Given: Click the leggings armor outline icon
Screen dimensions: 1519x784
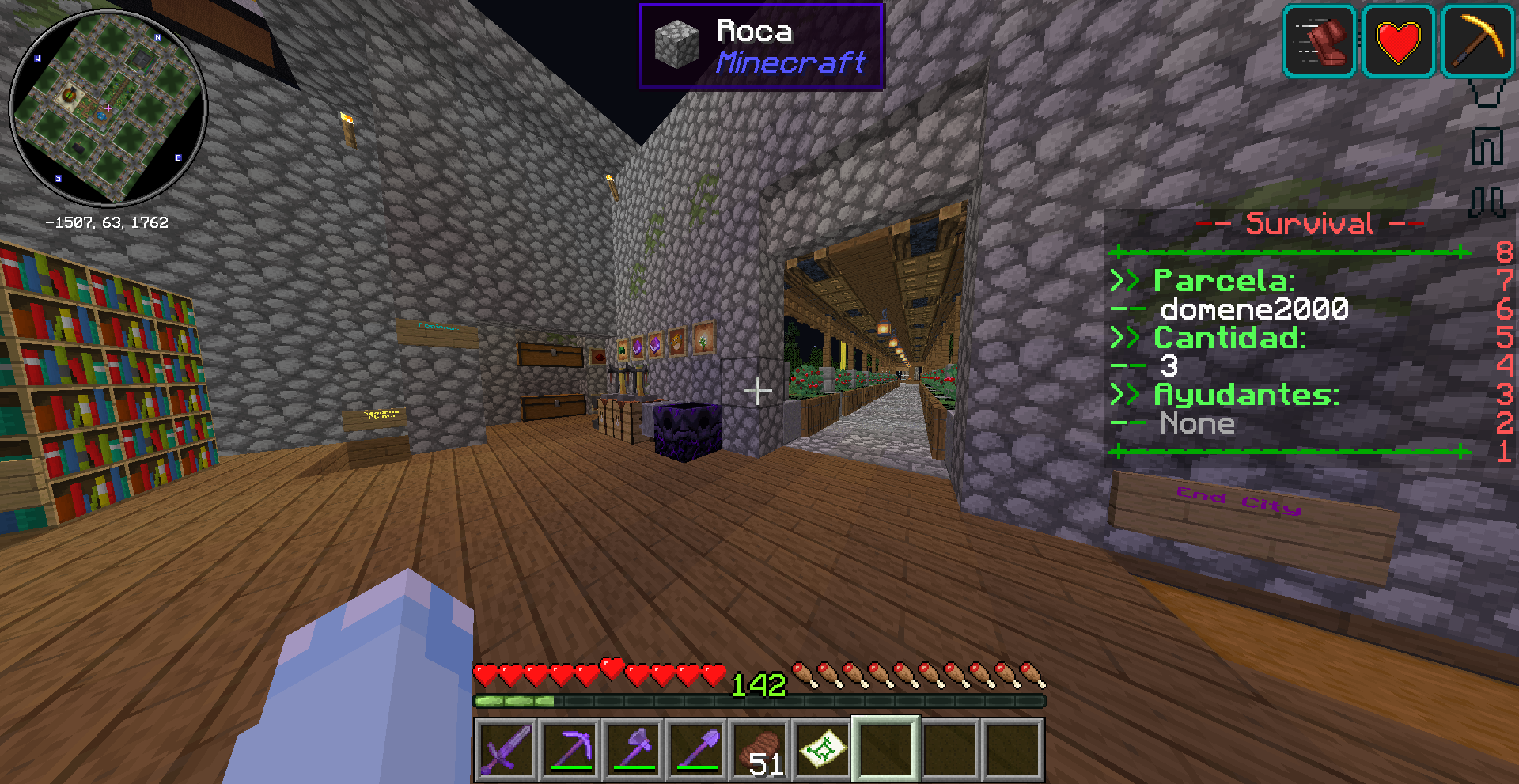Looking at the screenshot, I should [1487, 146].
